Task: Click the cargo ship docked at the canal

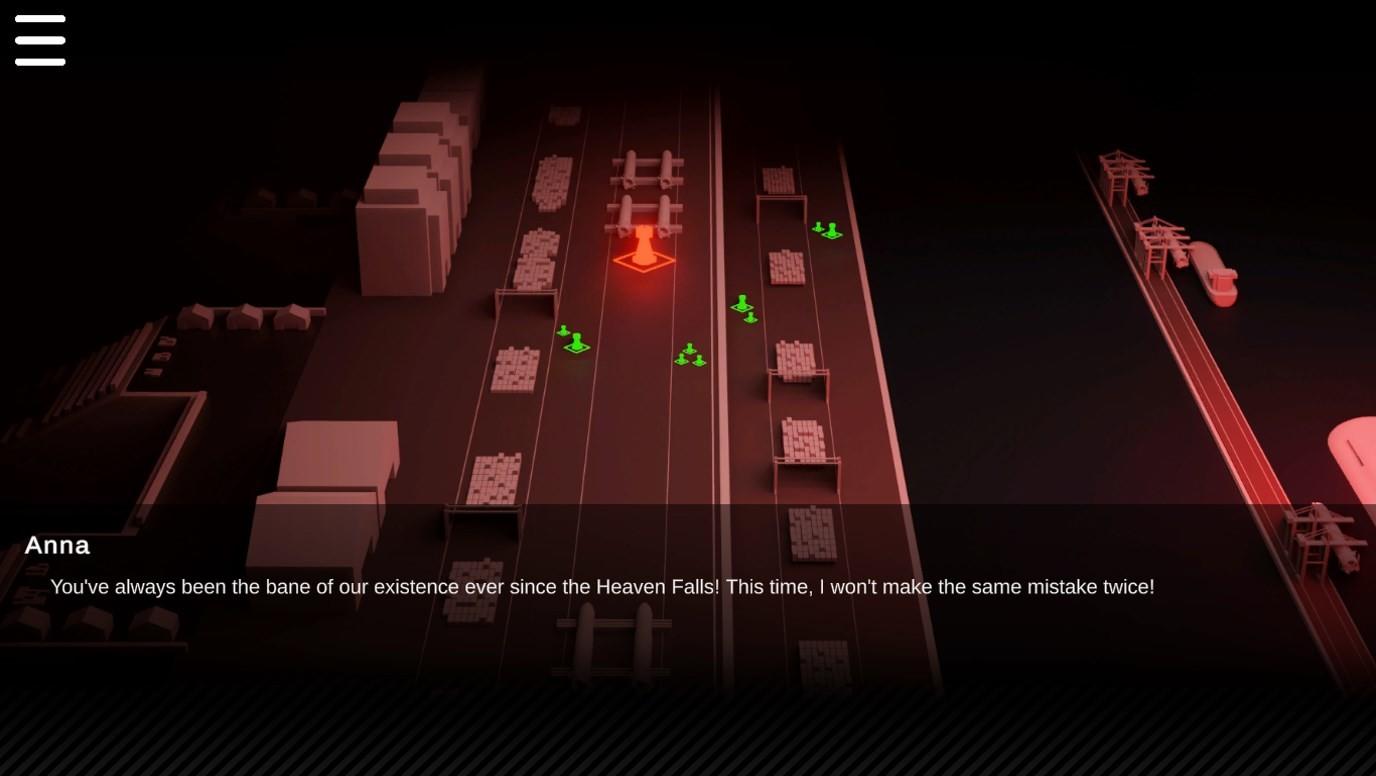Action: pos(1214,277)
